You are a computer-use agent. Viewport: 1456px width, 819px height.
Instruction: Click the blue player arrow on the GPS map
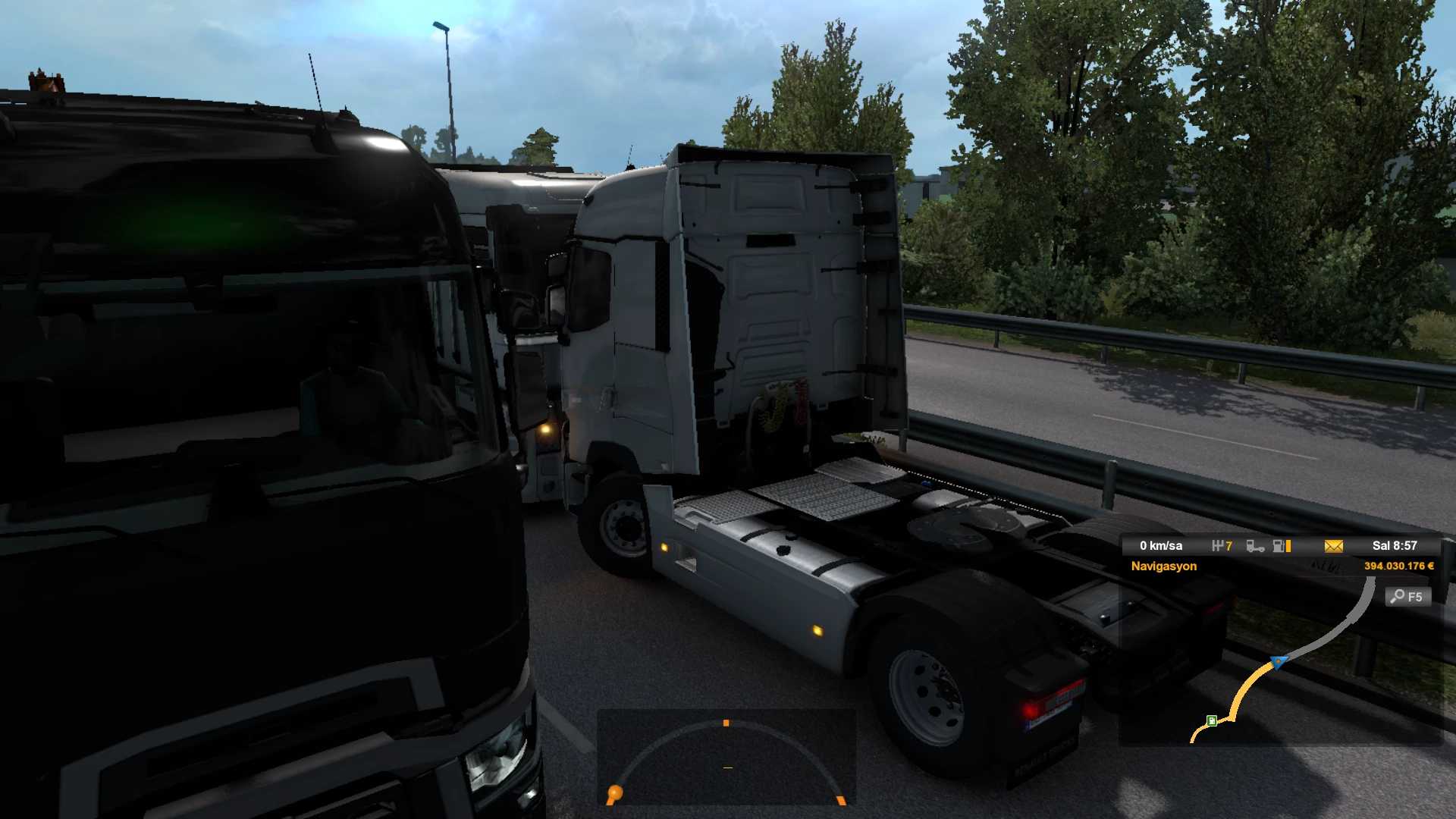tap(1279, 662)
